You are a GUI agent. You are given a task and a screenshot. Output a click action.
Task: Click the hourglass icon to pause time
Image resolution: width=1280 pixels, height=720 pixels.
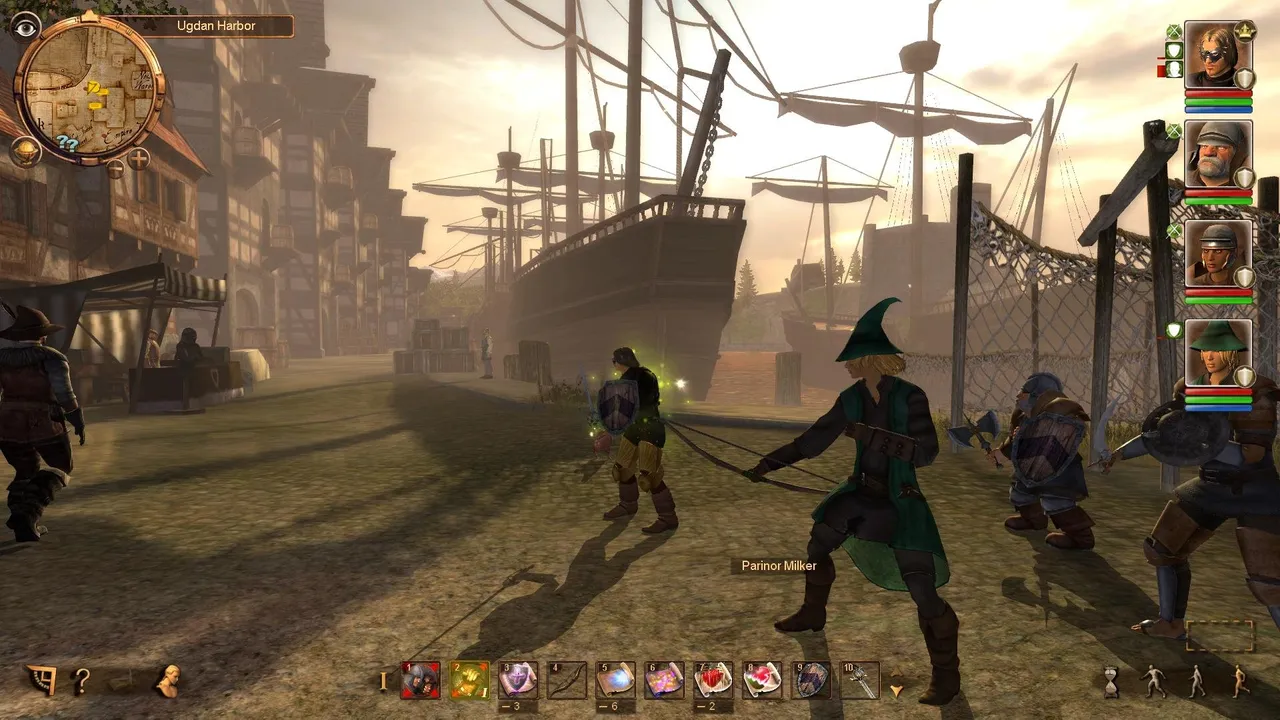1112,682
